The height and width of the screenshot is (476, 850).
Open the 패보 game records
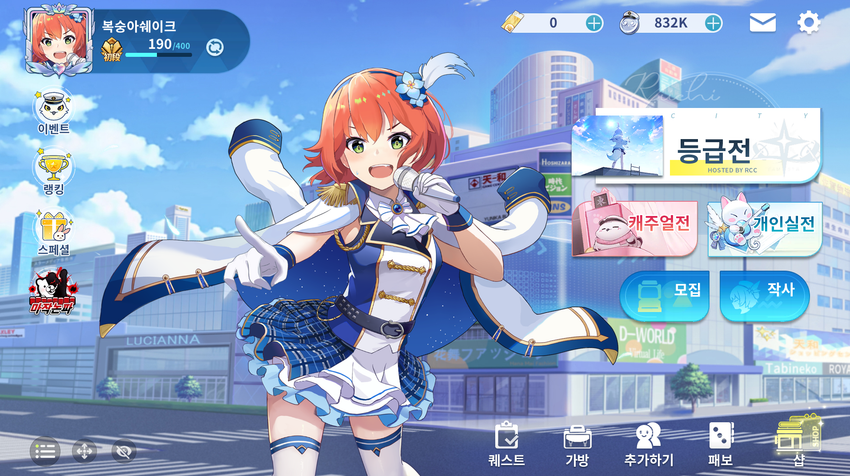(x=720, y=444)
